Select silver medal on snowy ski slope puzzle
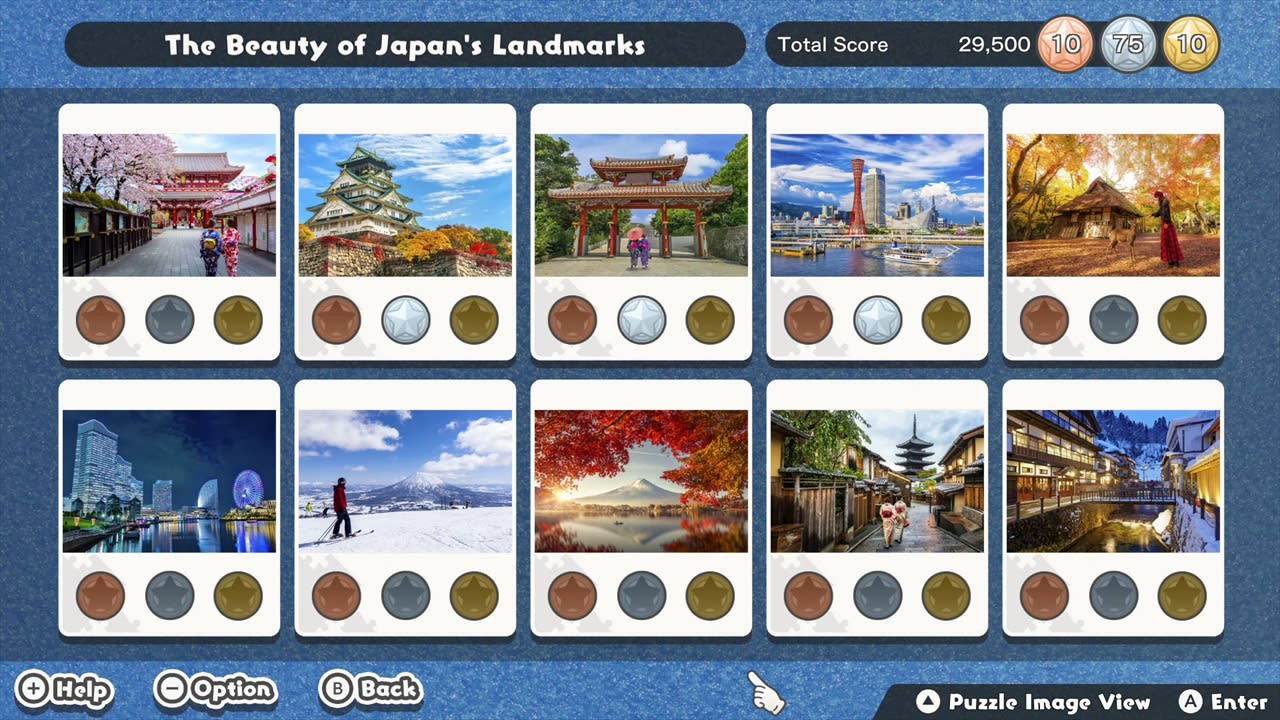The height and width of the screenshot is (720, 1280). [405, 595]
